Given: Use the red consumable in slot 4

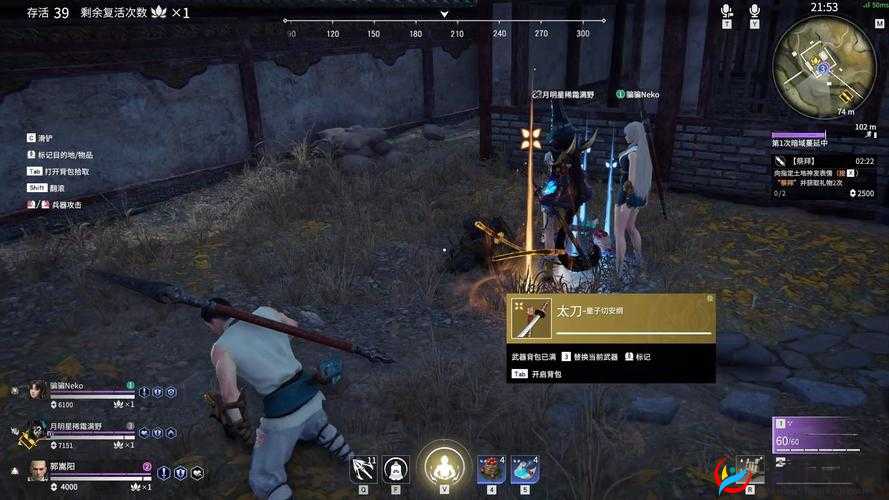Looking at the screenshot, I should [490, 468].
